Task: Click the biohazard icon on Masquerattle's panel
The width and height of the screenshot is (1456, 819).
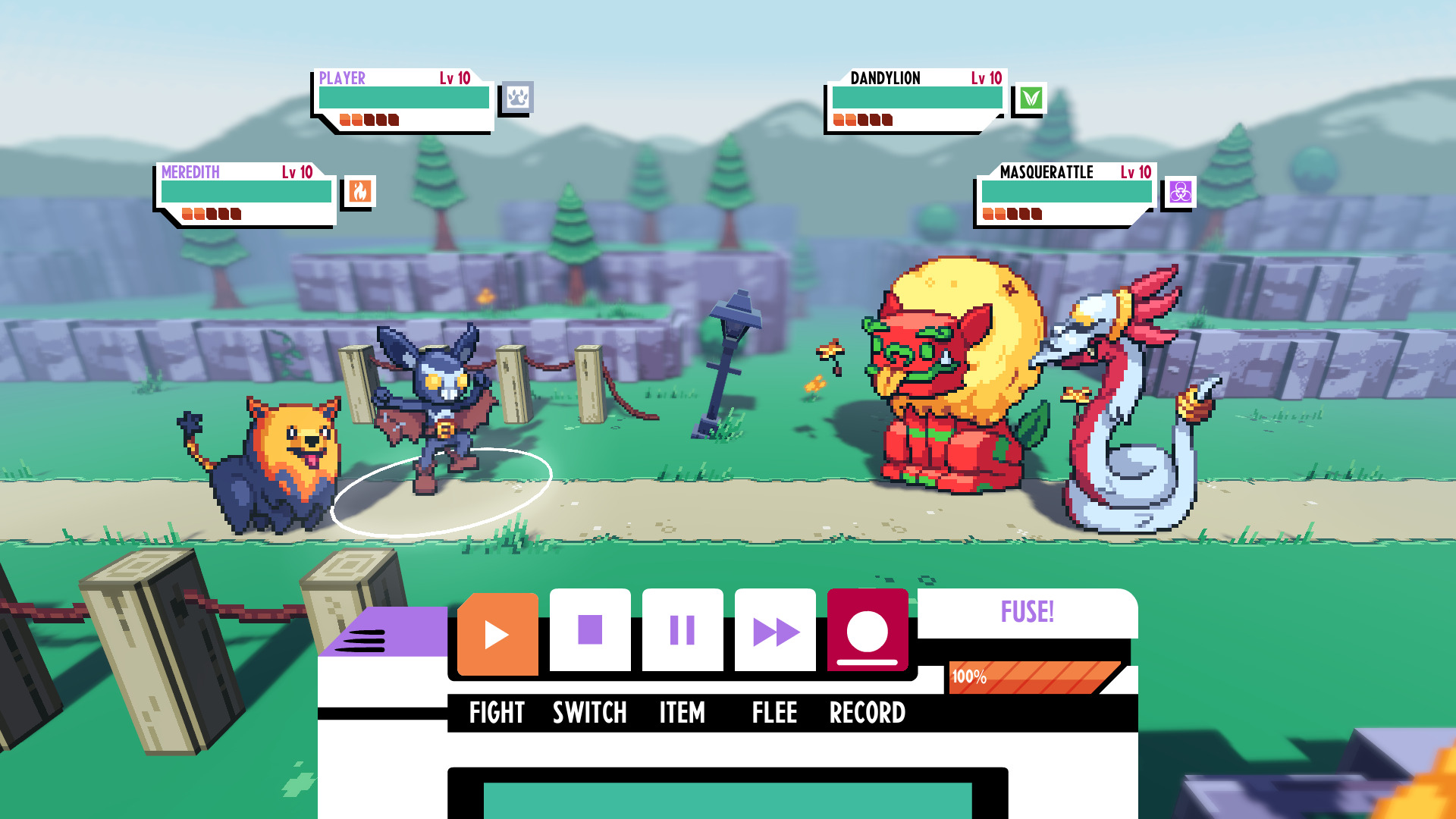Action: (x=1181, y=192)
